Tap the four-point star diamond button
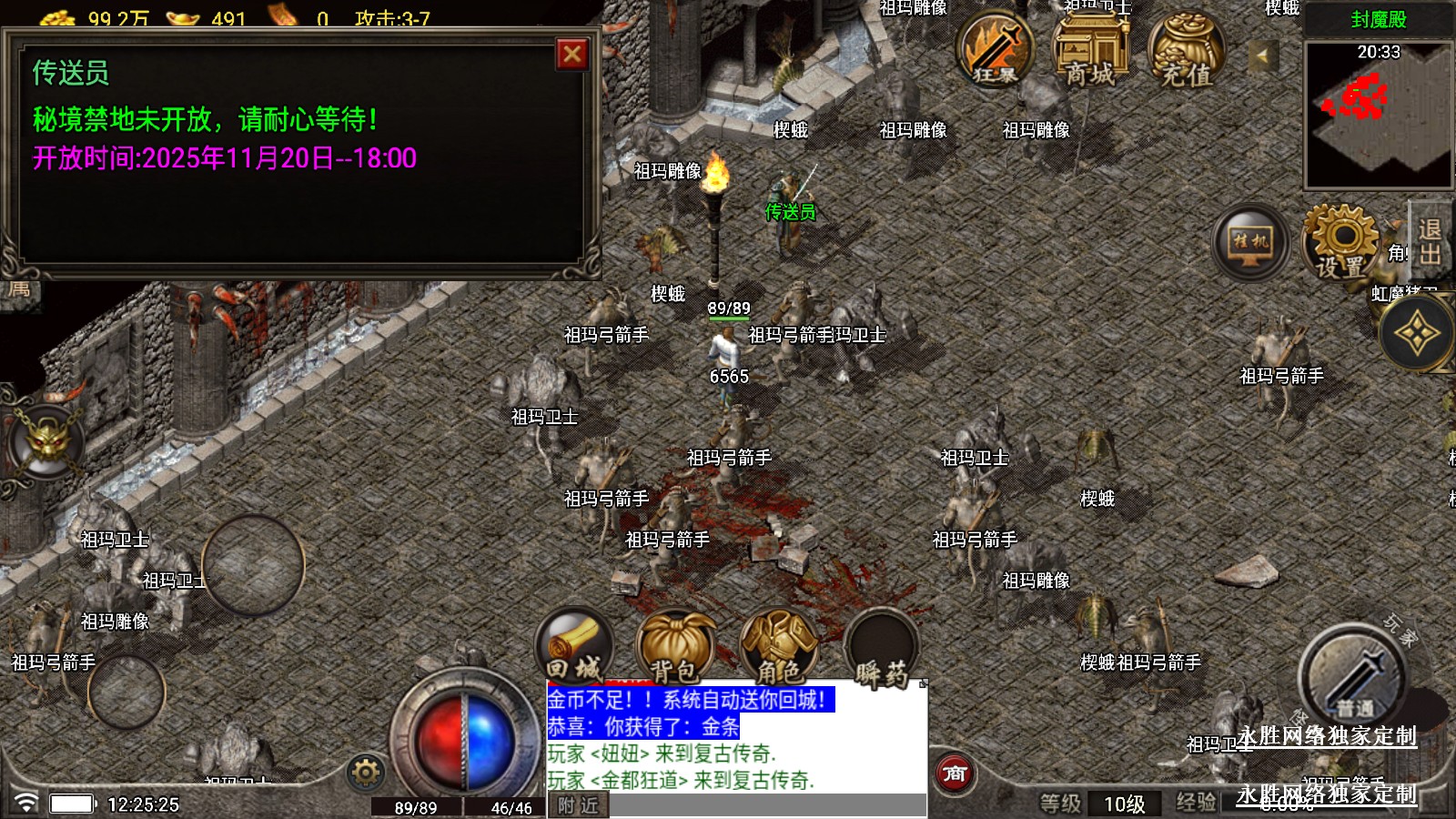This screenshot has height=819, width=1456. (x=1417, y=335)
